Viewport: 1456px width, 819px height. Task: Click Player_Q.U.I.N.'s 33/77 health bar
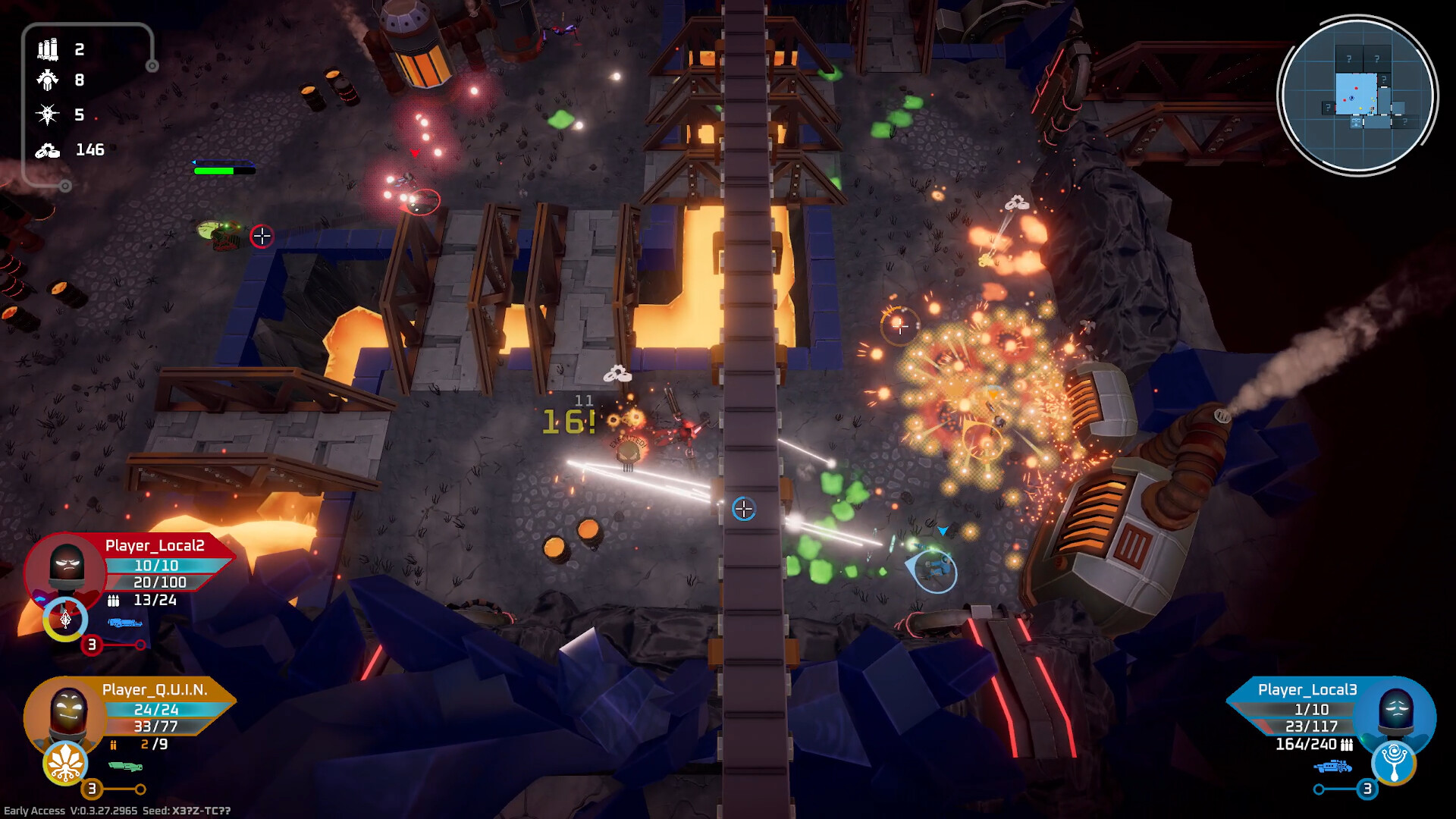point(154,726)
